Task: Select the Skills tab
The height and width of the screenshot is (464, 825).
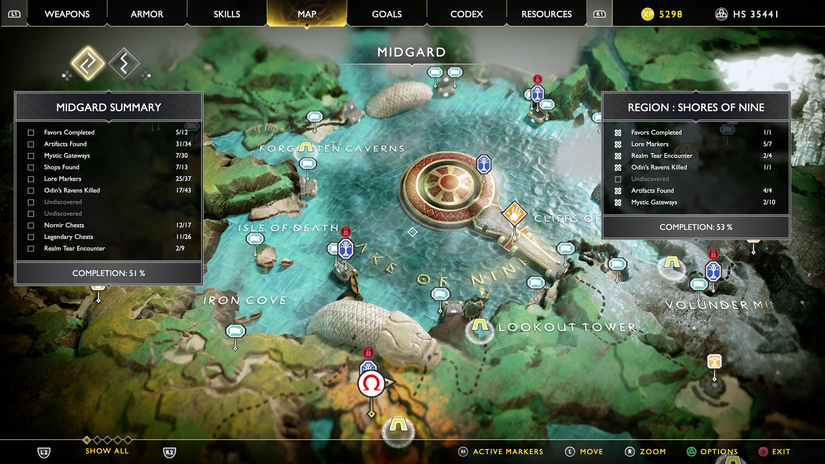Action: click(x=227, y=14)
